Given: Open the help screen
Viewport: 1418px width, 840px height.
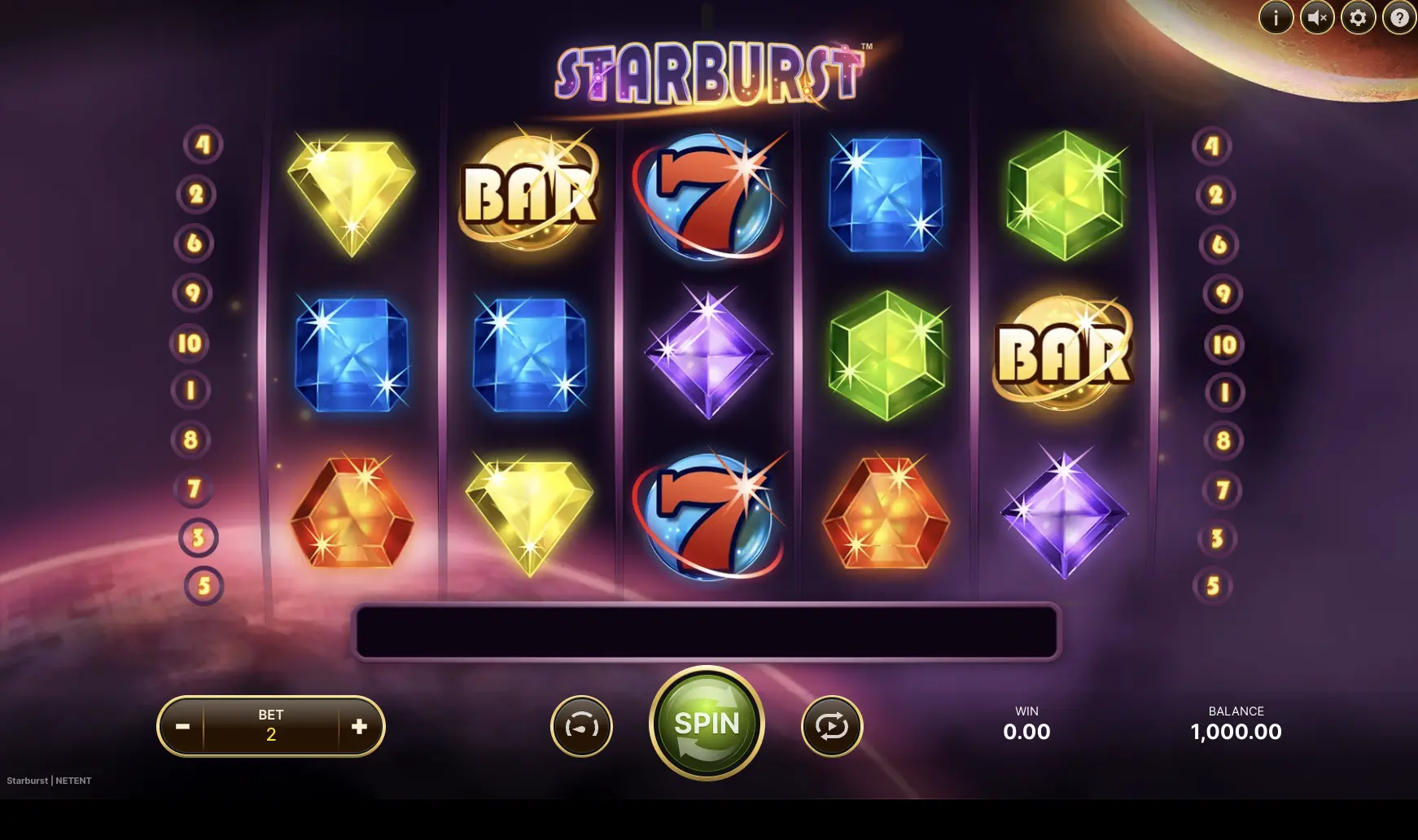Looking at the screenshot, I should (1398, 16).
